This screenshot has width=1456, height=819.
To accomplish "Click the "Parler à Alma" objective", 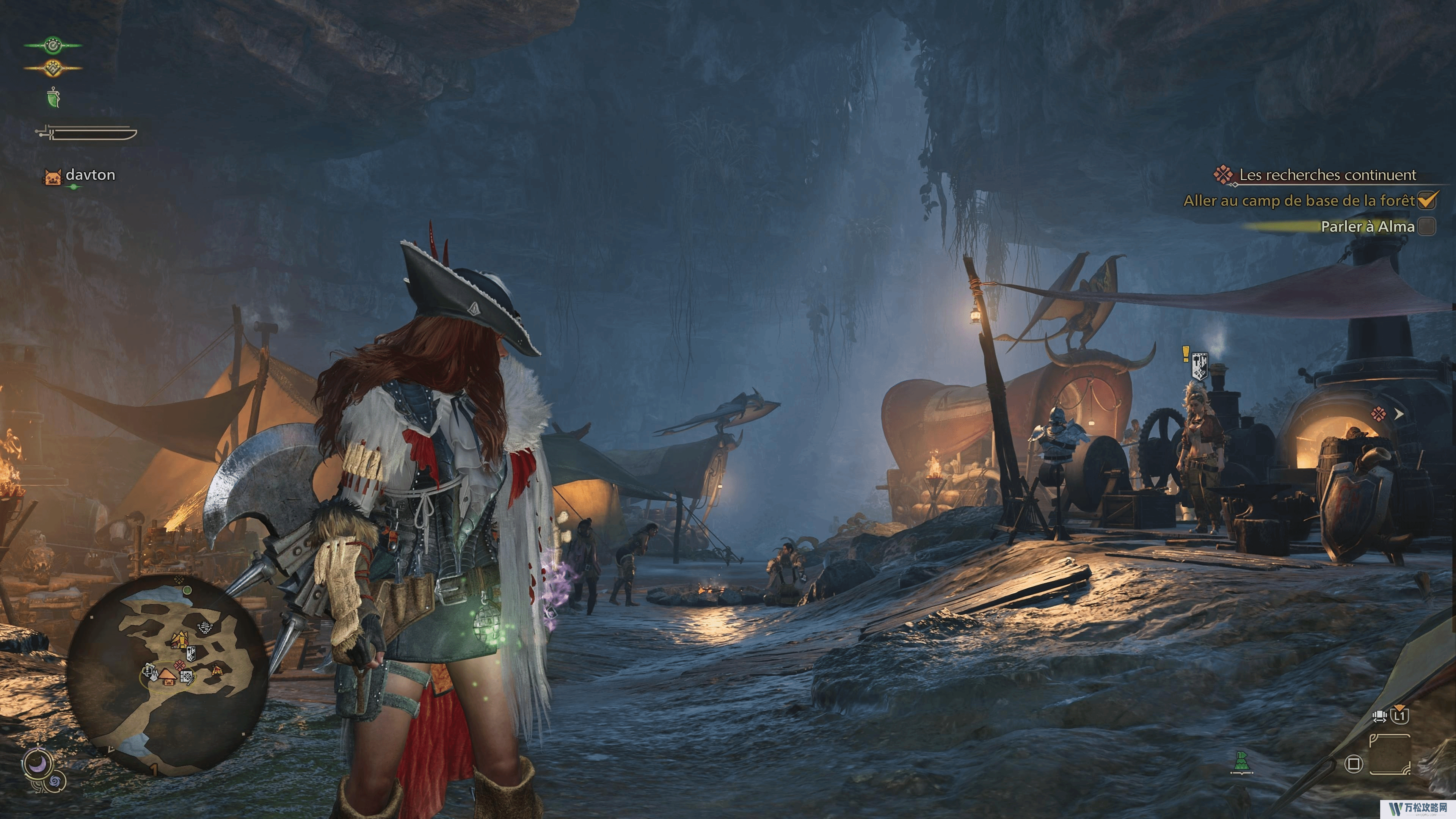I will point(1367,227).
